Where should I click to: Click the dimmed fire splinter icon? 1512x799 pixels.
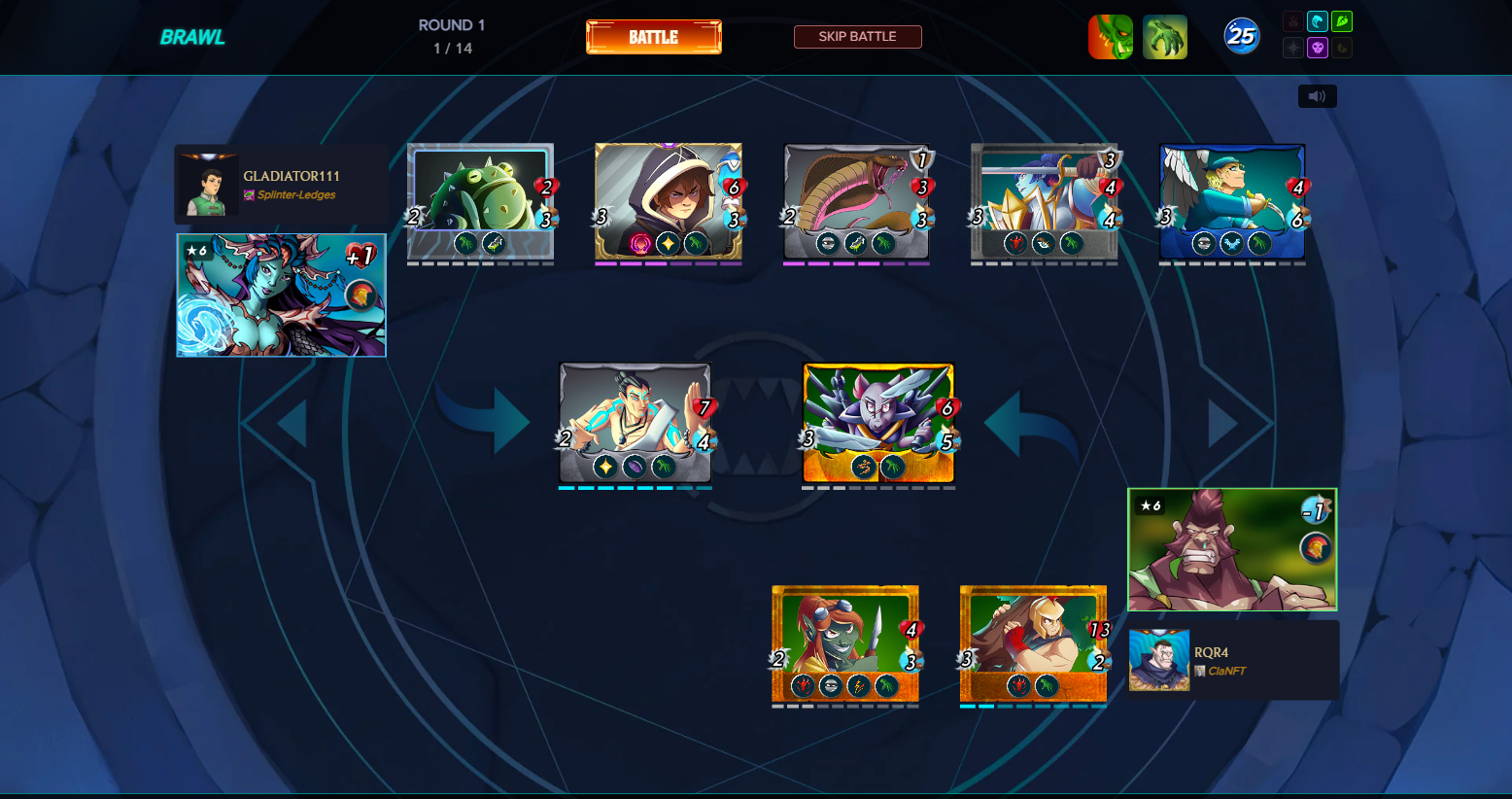[1293, 21]
